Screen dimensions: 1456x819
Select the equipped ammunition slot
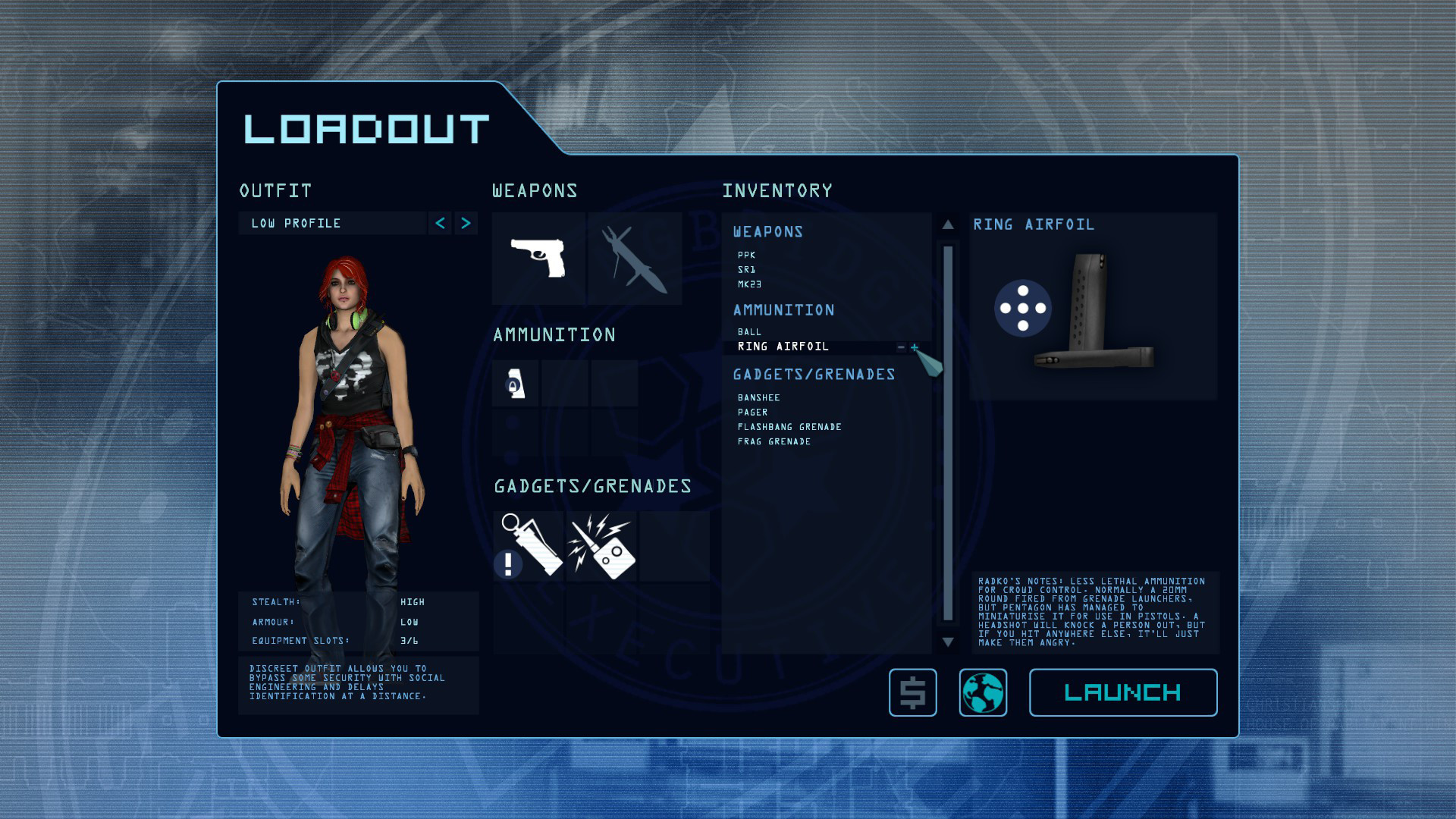click(516, 384)
